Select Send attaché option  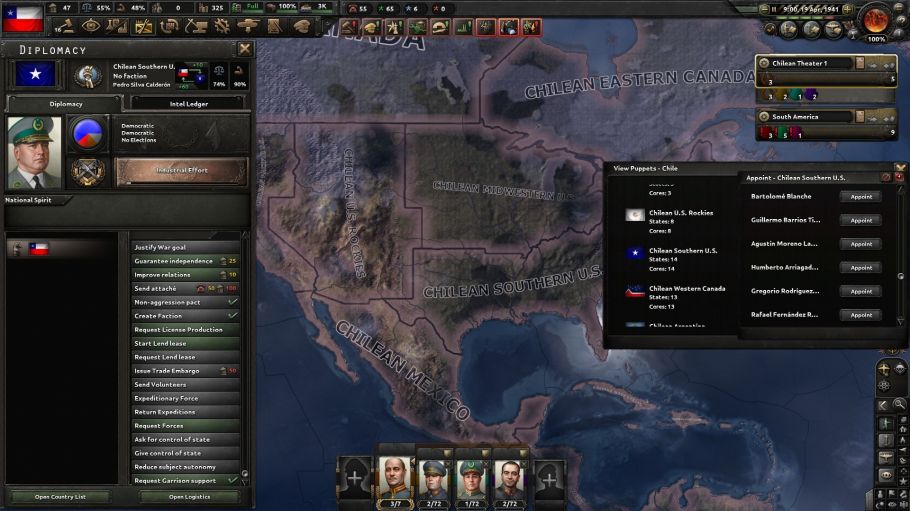[x=185, y=288]
